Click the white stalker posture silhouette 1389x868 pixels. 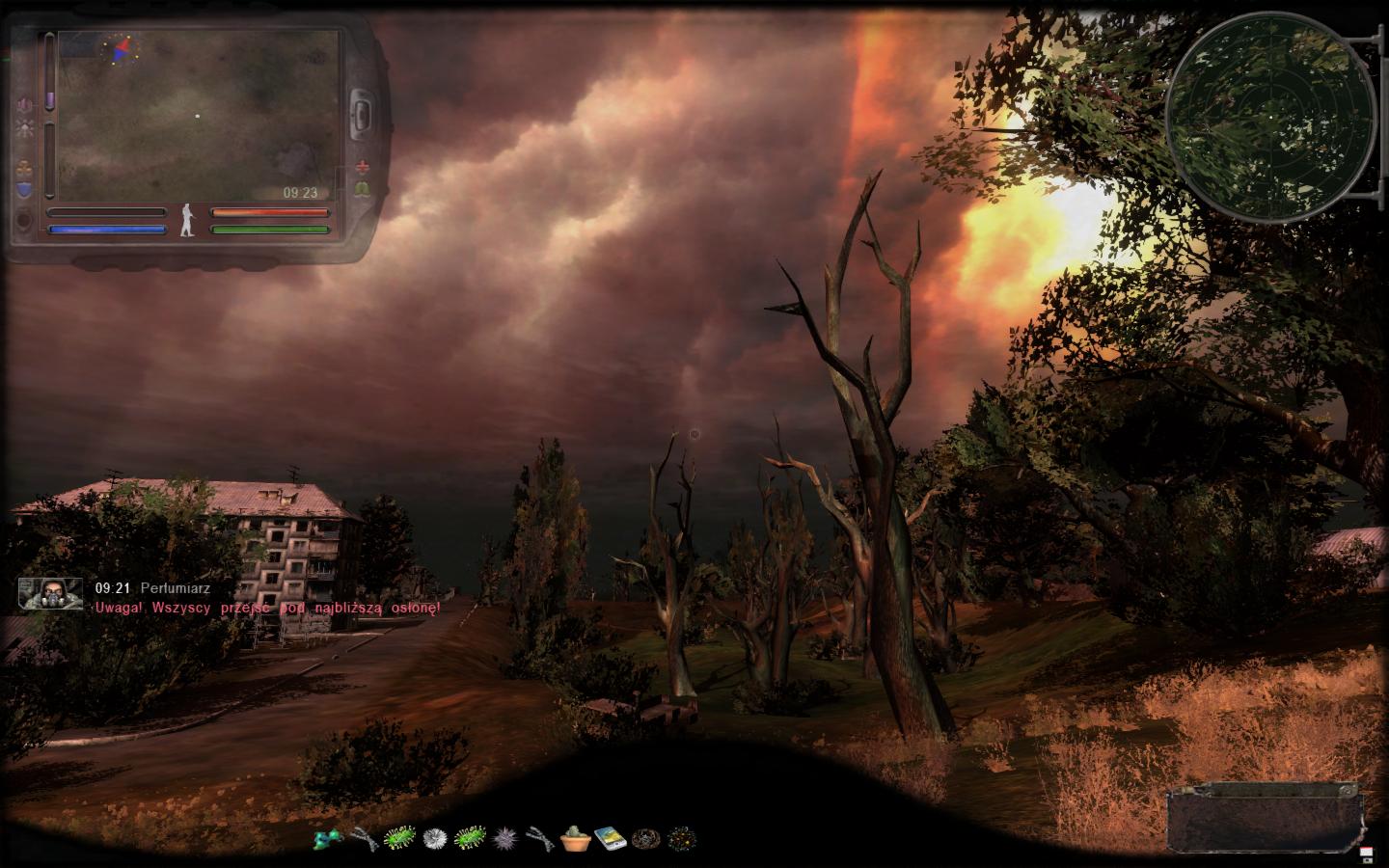pyautogui.click(x=188, y=221)
